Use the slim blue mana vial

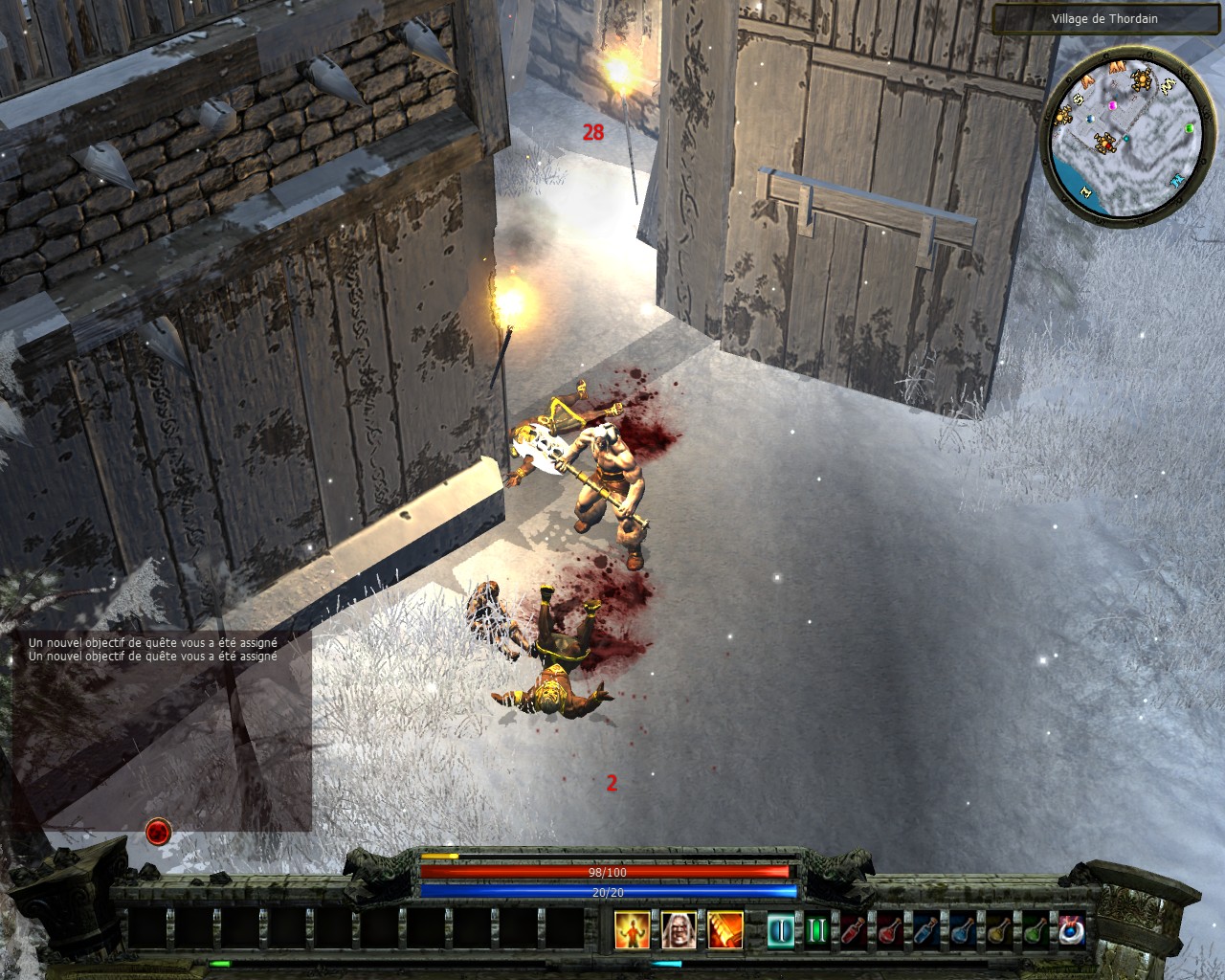925,930
